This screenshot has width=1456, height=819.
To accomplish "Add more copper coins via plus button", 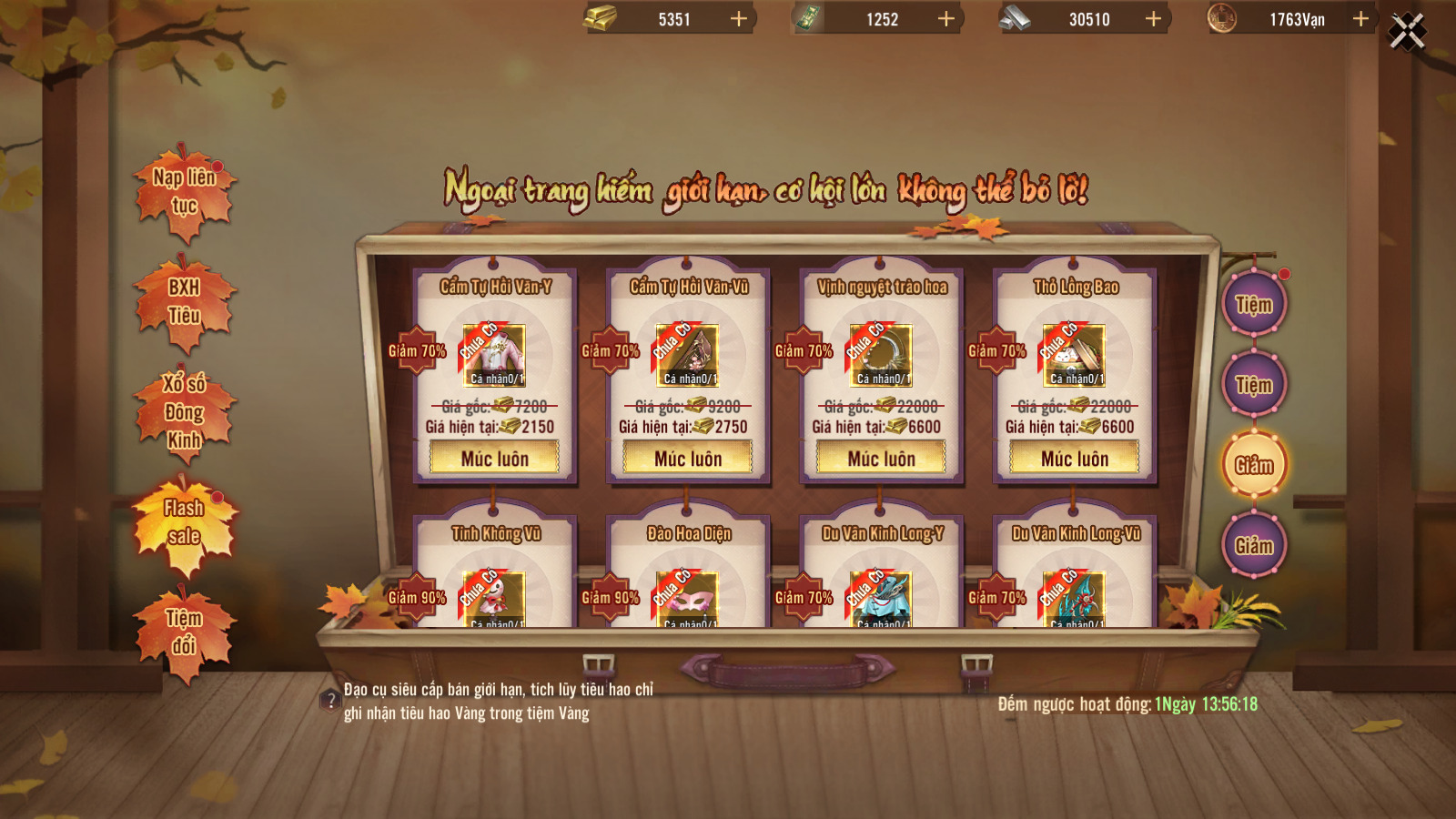I will [x=1360, y=19].
